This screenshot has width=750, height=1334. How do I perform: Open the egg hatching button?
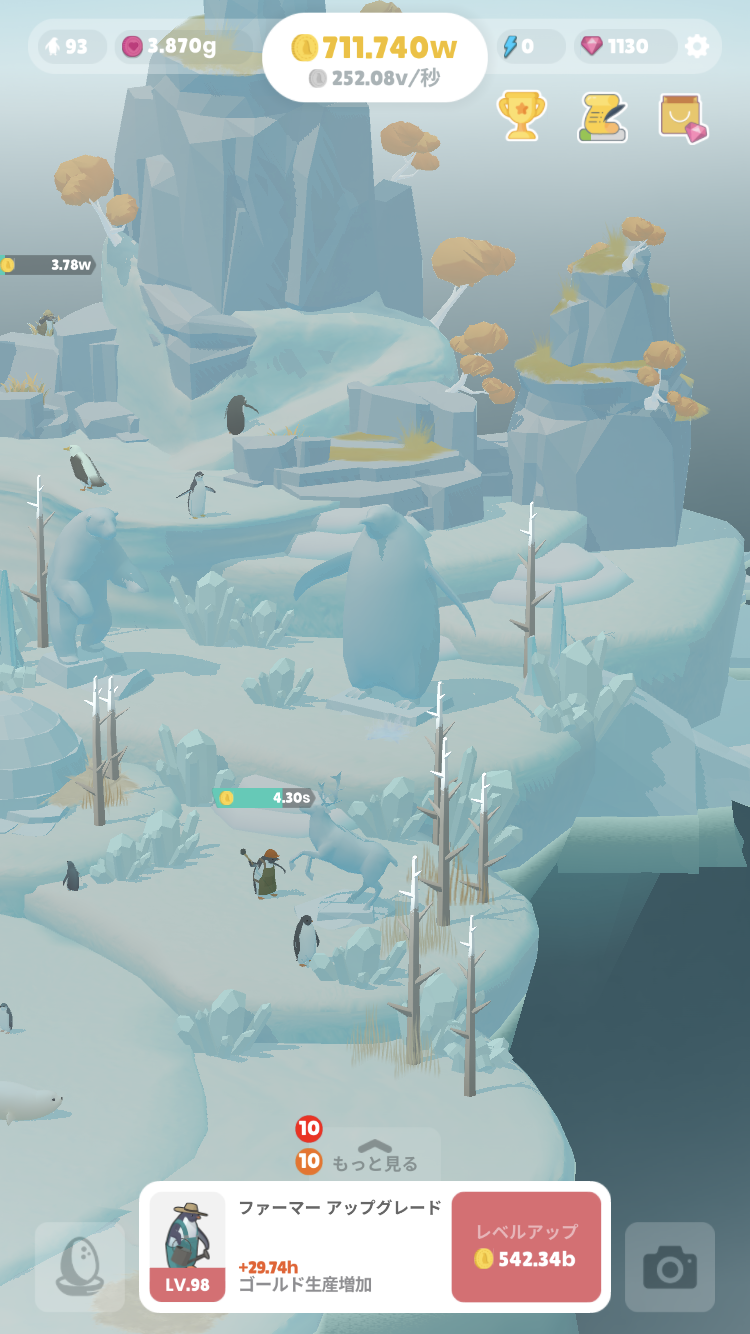point(80,1267)
